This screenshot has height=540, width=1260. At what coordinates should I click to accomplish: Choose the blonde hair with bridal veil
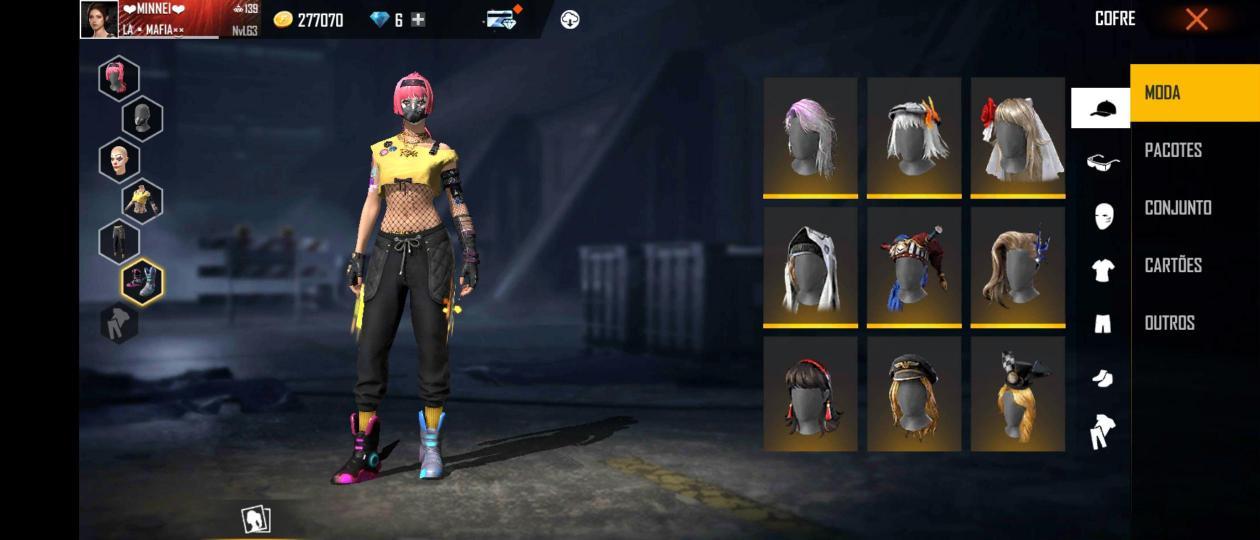[1017, 136]
